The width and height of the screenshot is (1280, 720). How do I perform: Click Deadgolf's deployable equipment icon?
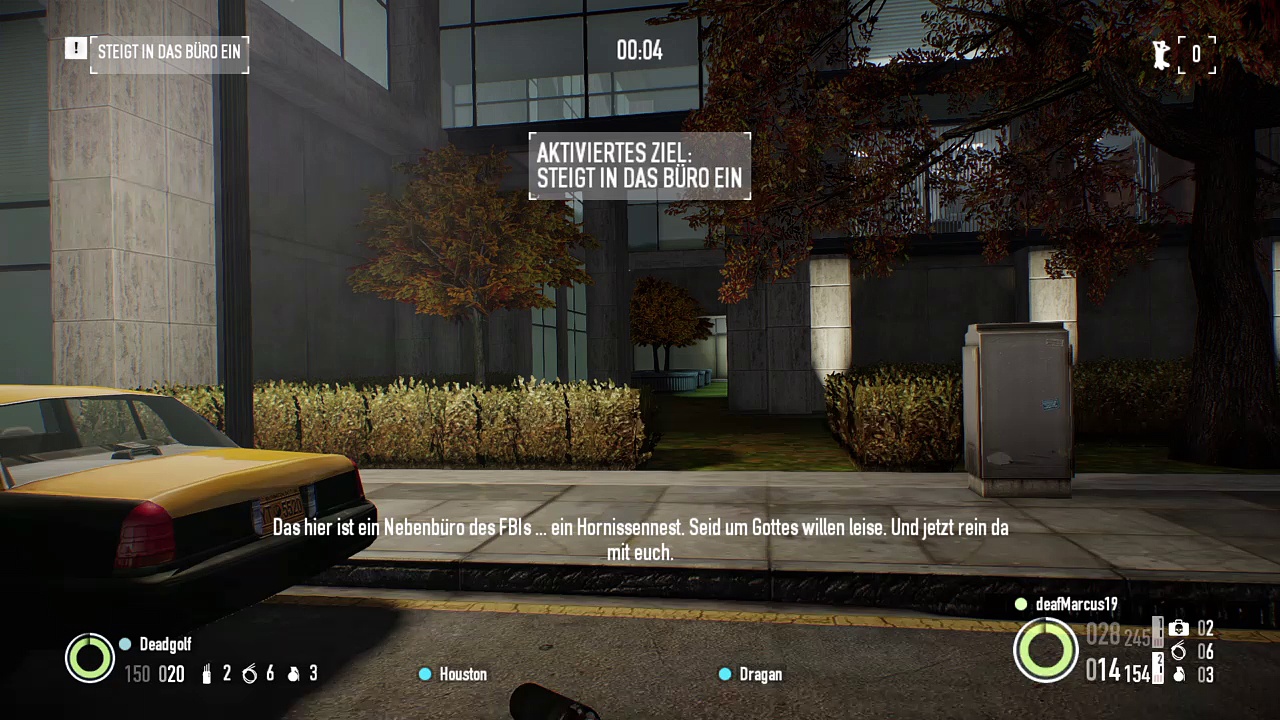pyautogui.click(x=207, y=675)
